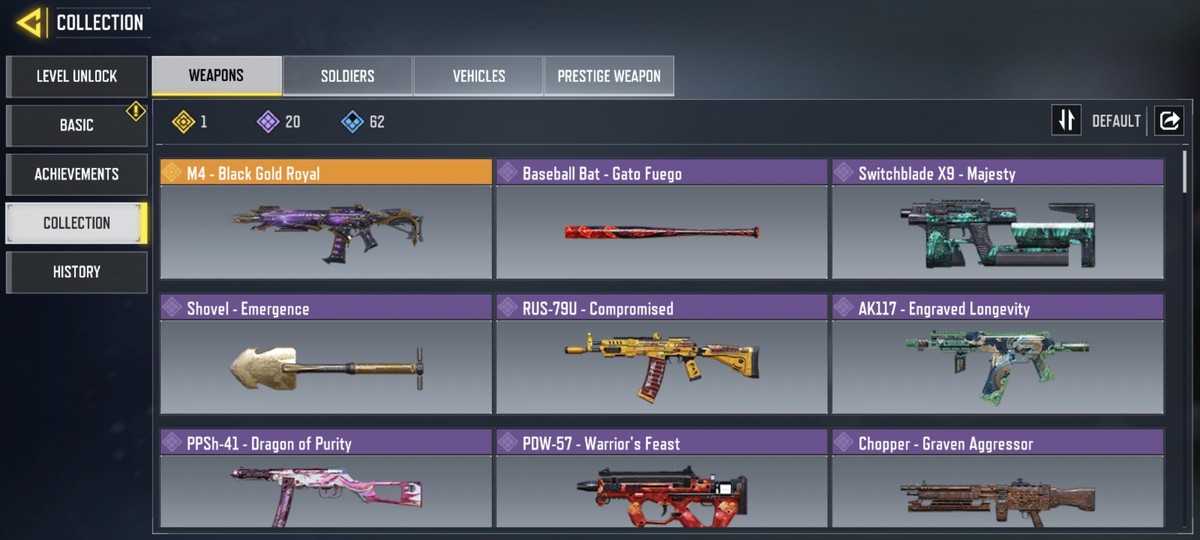Image resolution: width=1200 pixels, height=540 pixels.
Task: Open the History section
Action: pos(77,272)
